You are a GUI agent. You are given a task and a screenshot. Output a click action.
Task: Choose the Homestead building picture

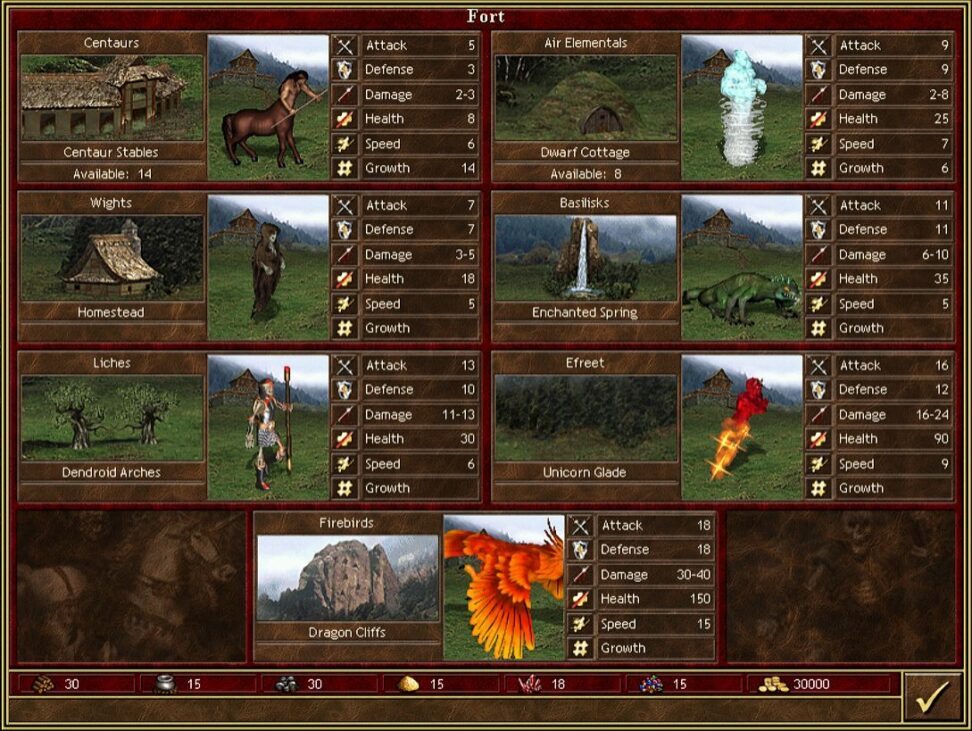point(111,258)
